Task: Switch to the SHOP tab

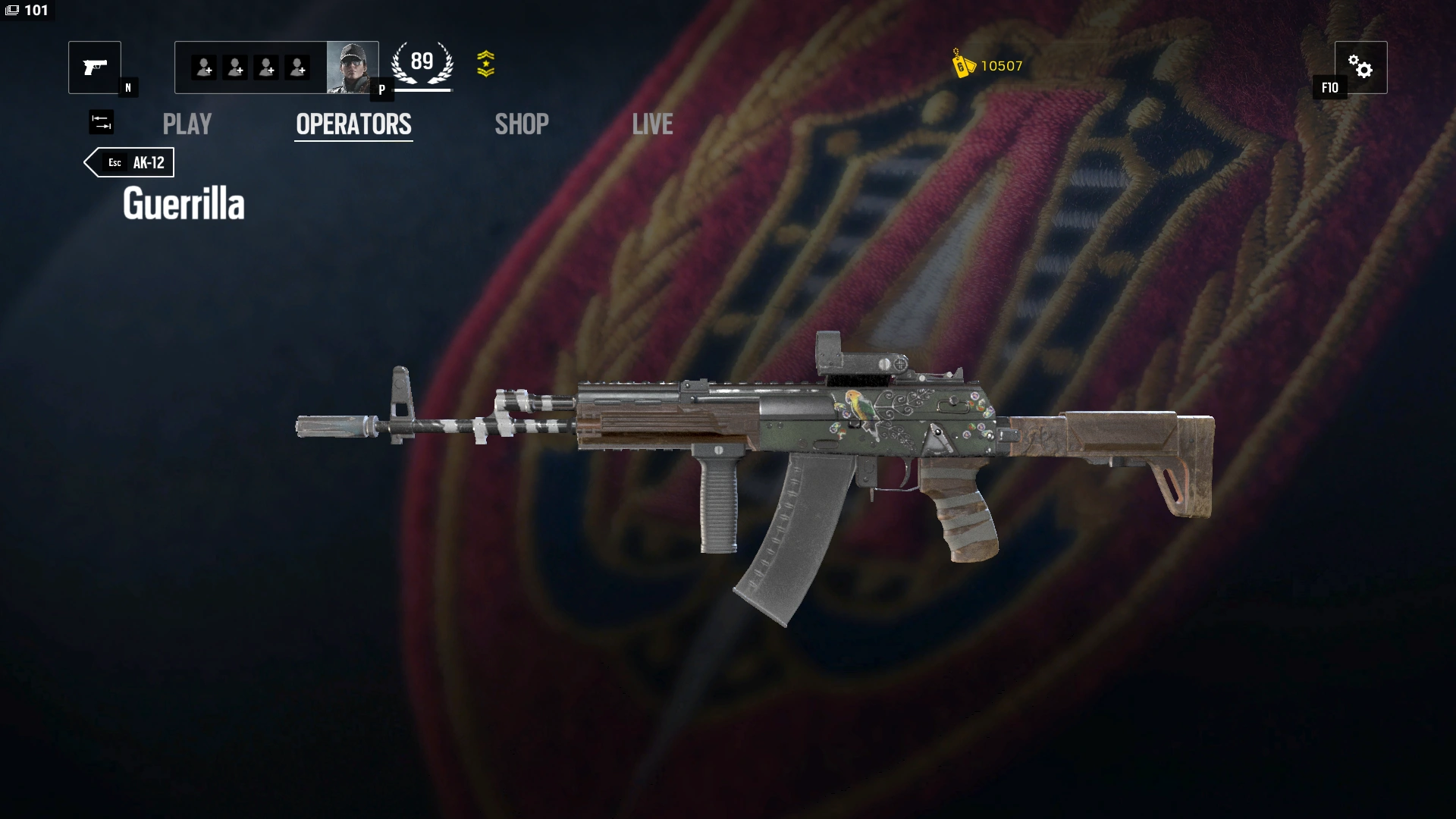Action: 521,124
